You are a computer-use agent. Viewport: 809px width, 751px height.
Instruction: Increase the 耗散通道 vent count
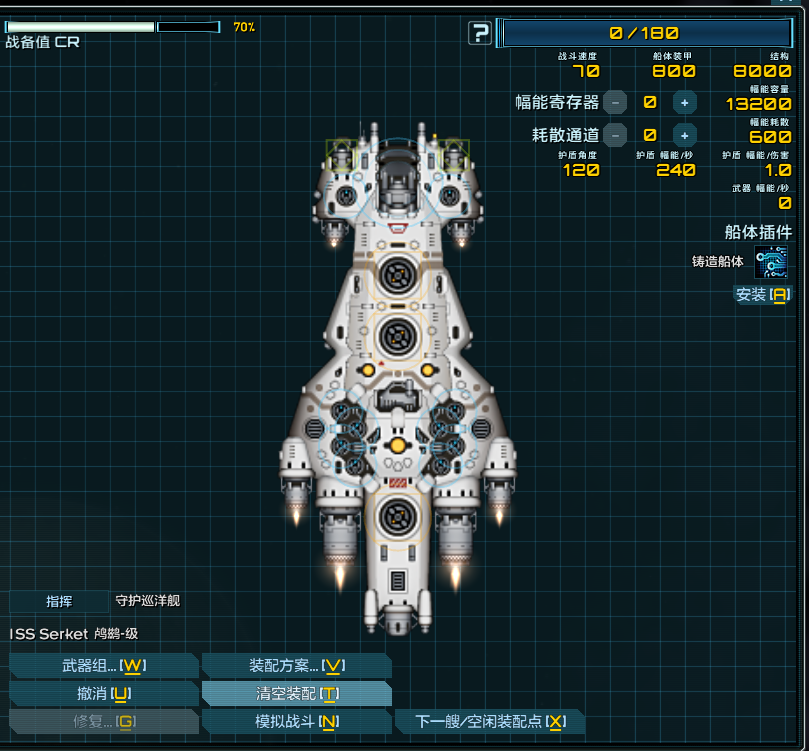(684, 135)
